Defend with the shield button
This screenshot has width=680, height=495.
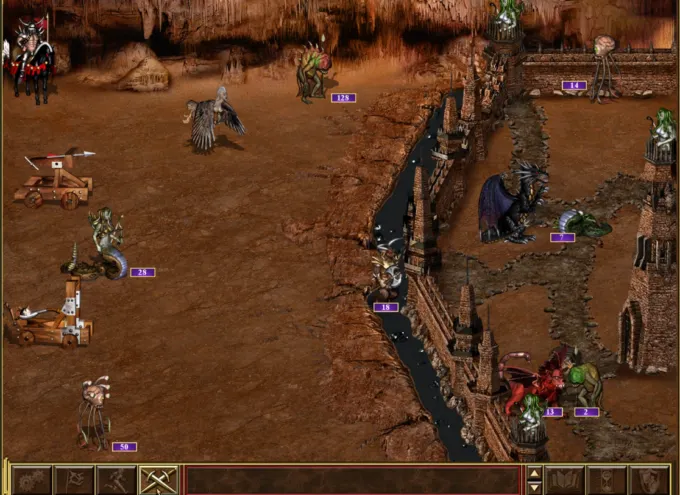649,480
